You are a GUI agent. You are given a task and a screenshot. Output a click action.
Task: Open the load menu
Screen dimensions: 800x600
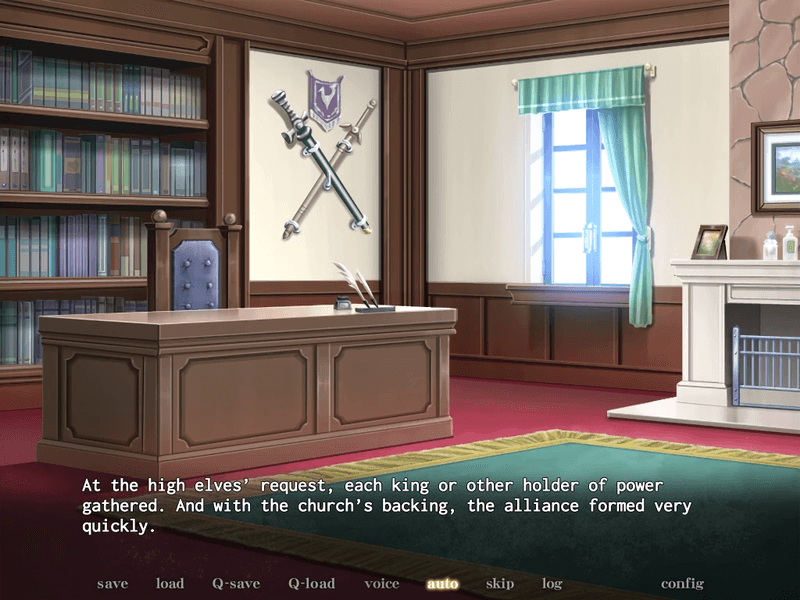pyautogui.click(x=170, y=583)
